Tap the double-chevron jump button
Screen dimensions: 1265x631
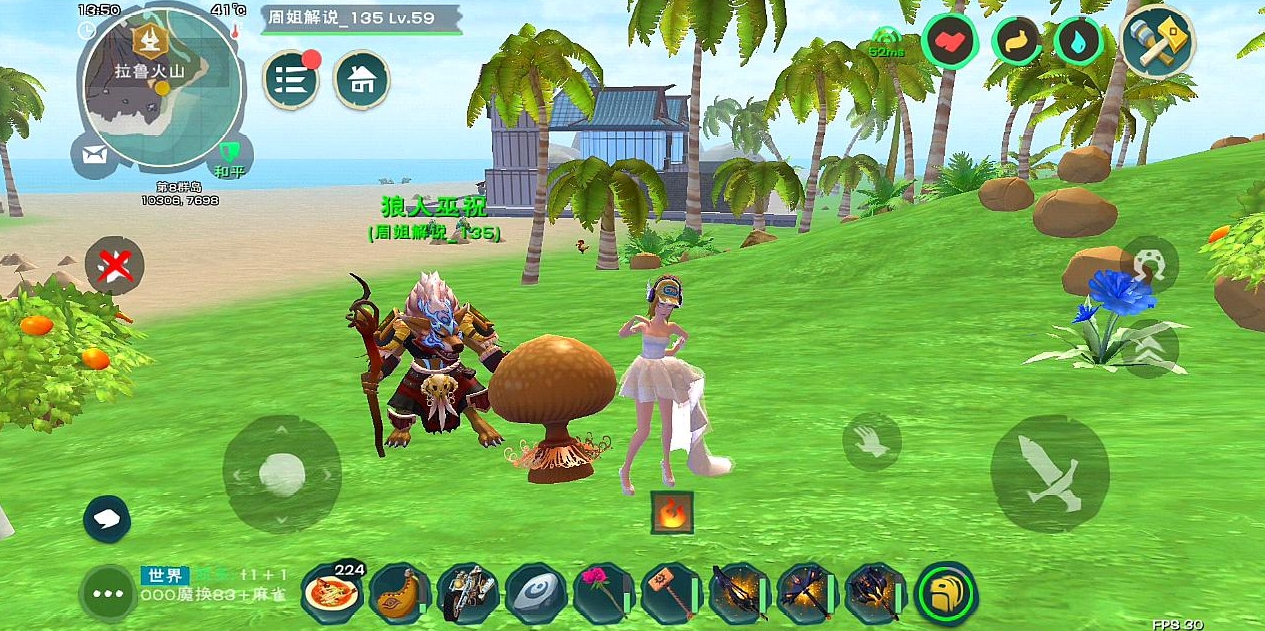[x=1149, y=348]
